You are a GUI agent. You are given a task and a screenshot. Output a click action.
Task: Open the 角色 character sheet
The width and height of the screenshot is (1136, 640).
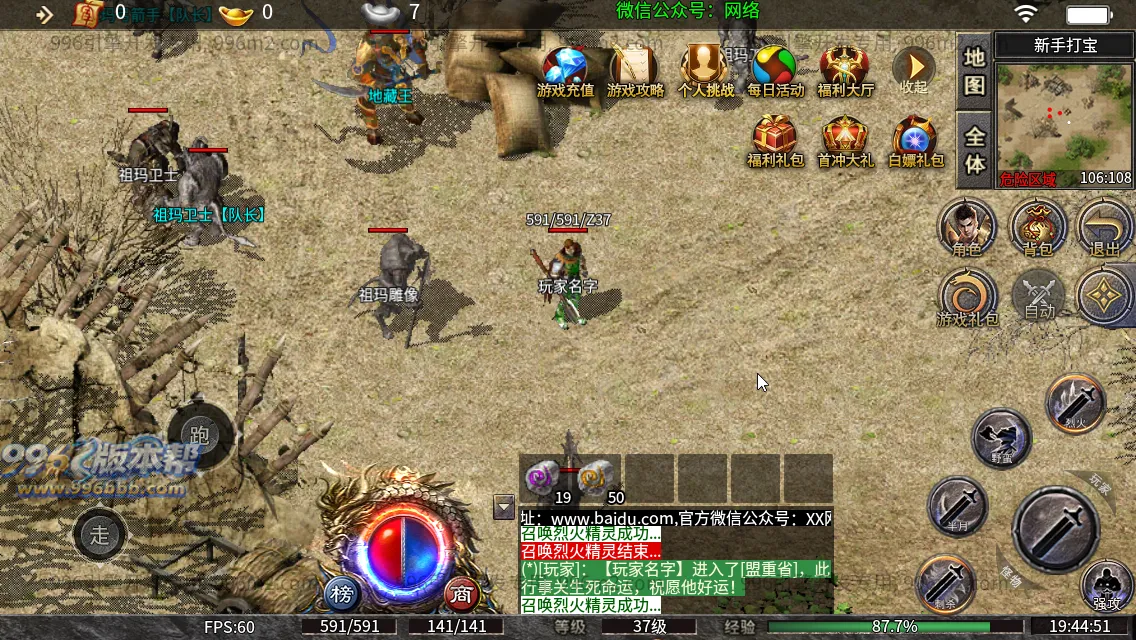coord(967,226)
